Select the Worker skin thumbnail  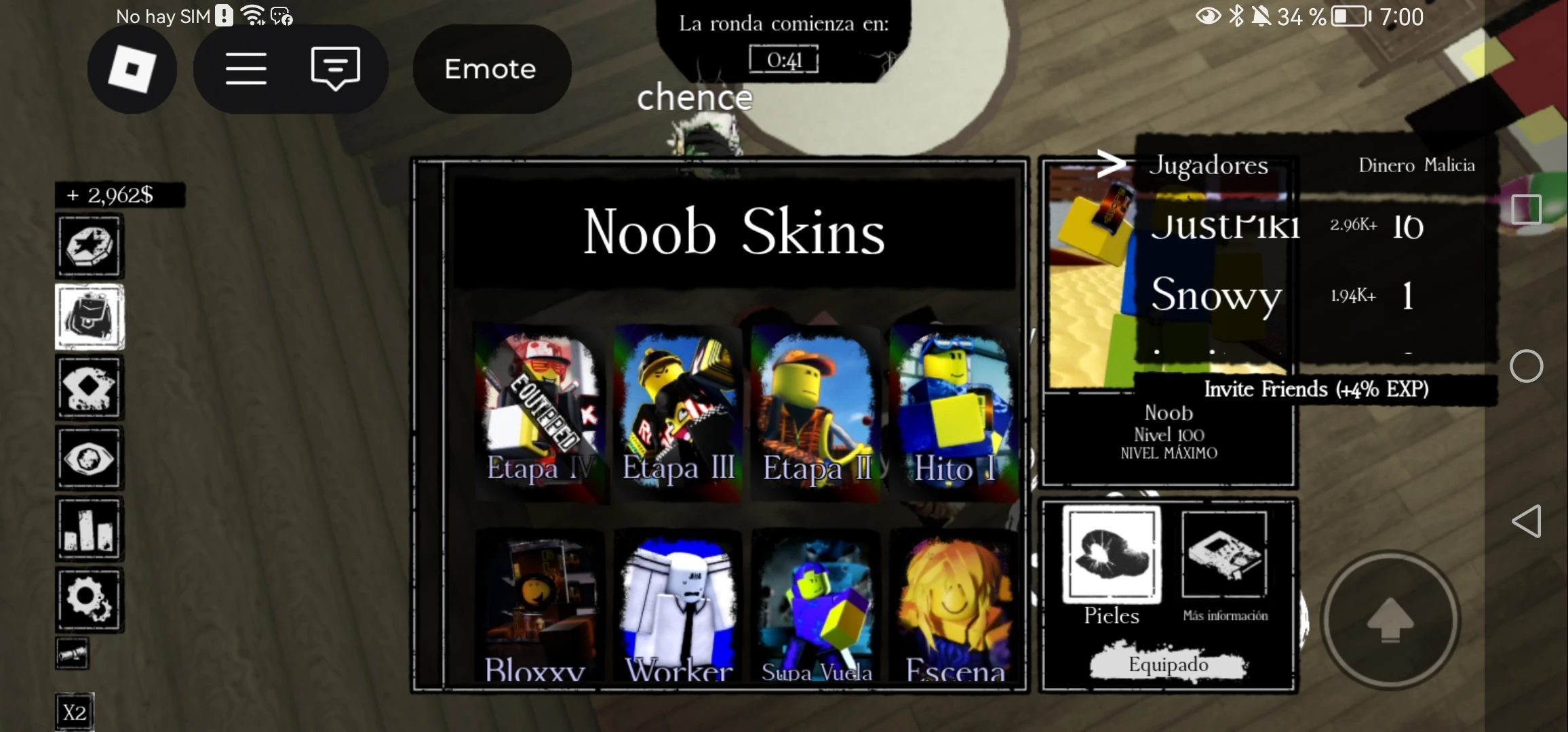click(677, 600)
